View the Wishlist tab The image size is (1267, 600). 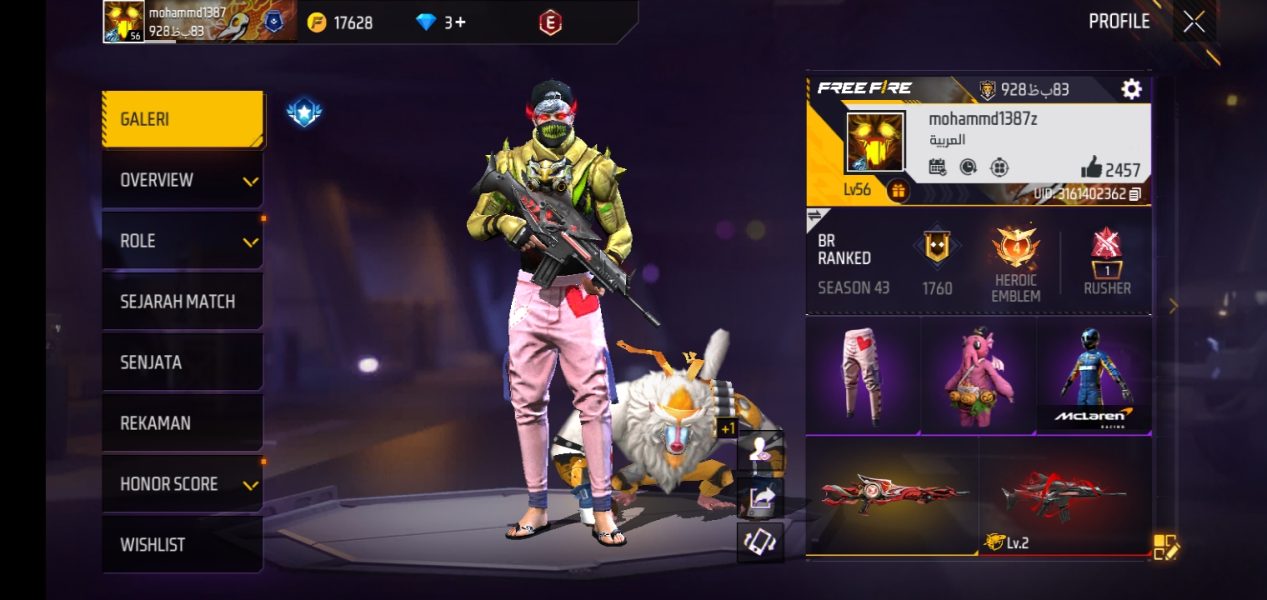pos(183,545)
